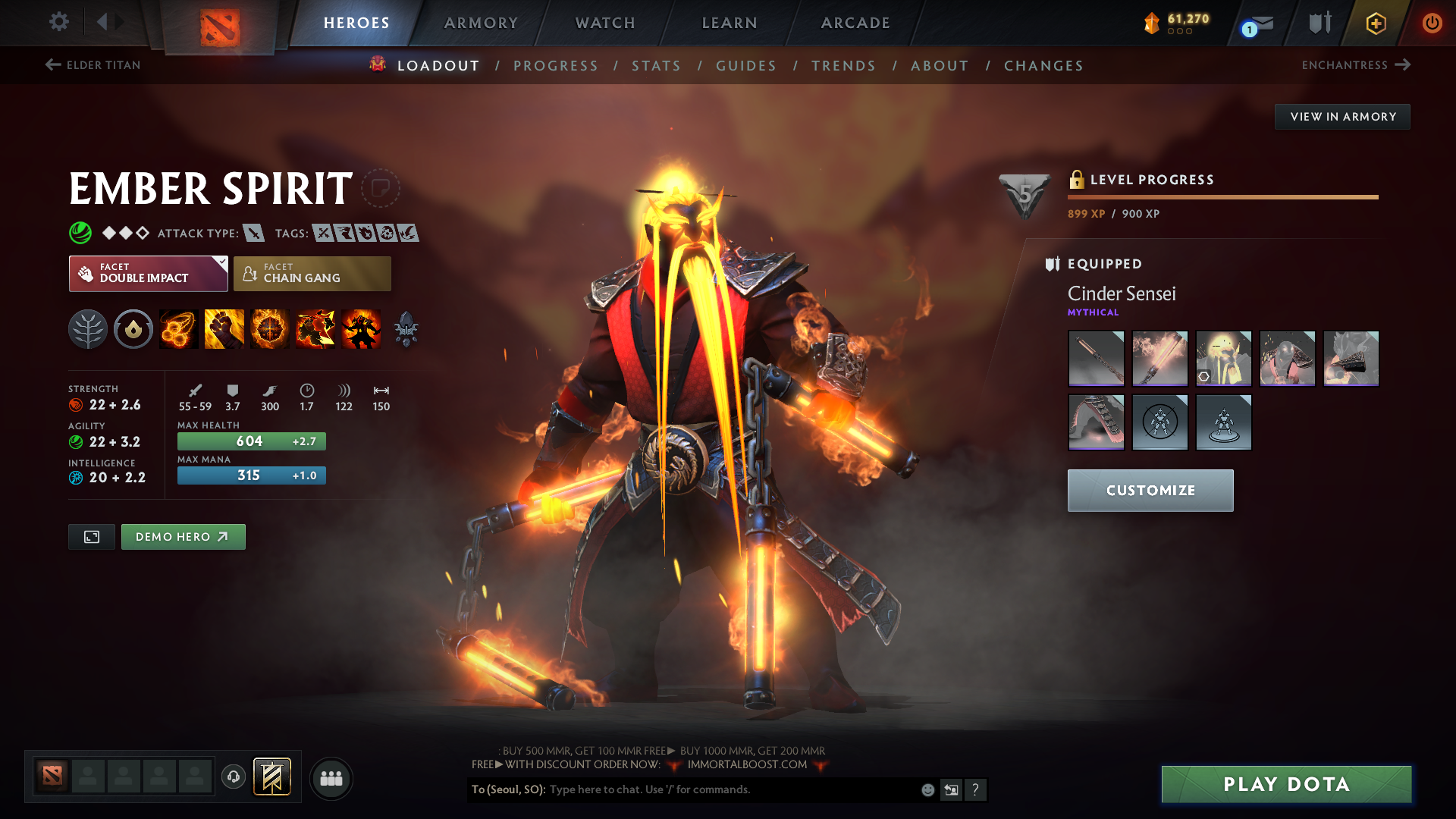The height and width of the screenshot is (819, 1456).
Task: Expand the Double Impact facet chevron
Action: pyautogui.click(x=221, y=262)
